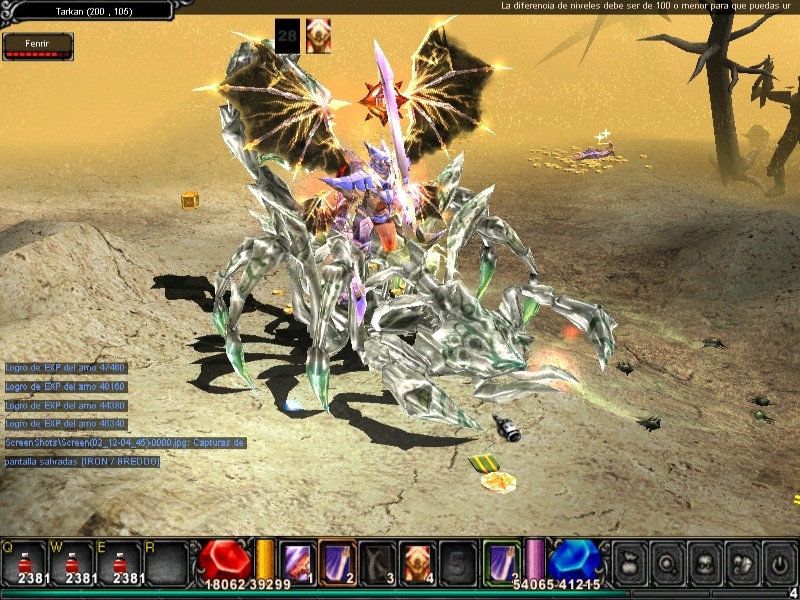
Task: Select the skill in hotbar slot 1
Action: tap(296, 560)
